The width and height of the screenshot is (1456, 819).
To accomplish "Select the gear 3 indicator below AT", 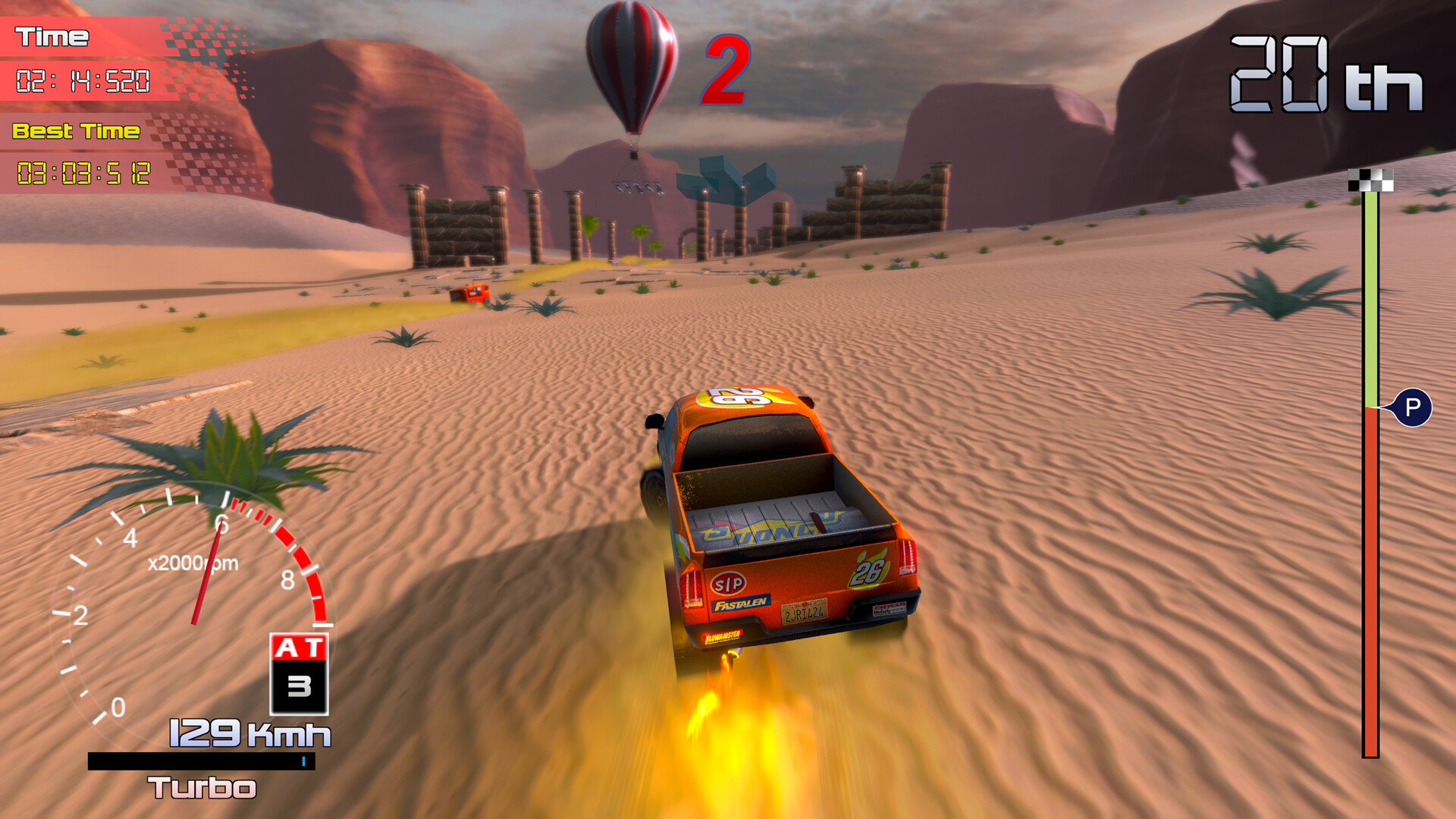I will point(300,684).
